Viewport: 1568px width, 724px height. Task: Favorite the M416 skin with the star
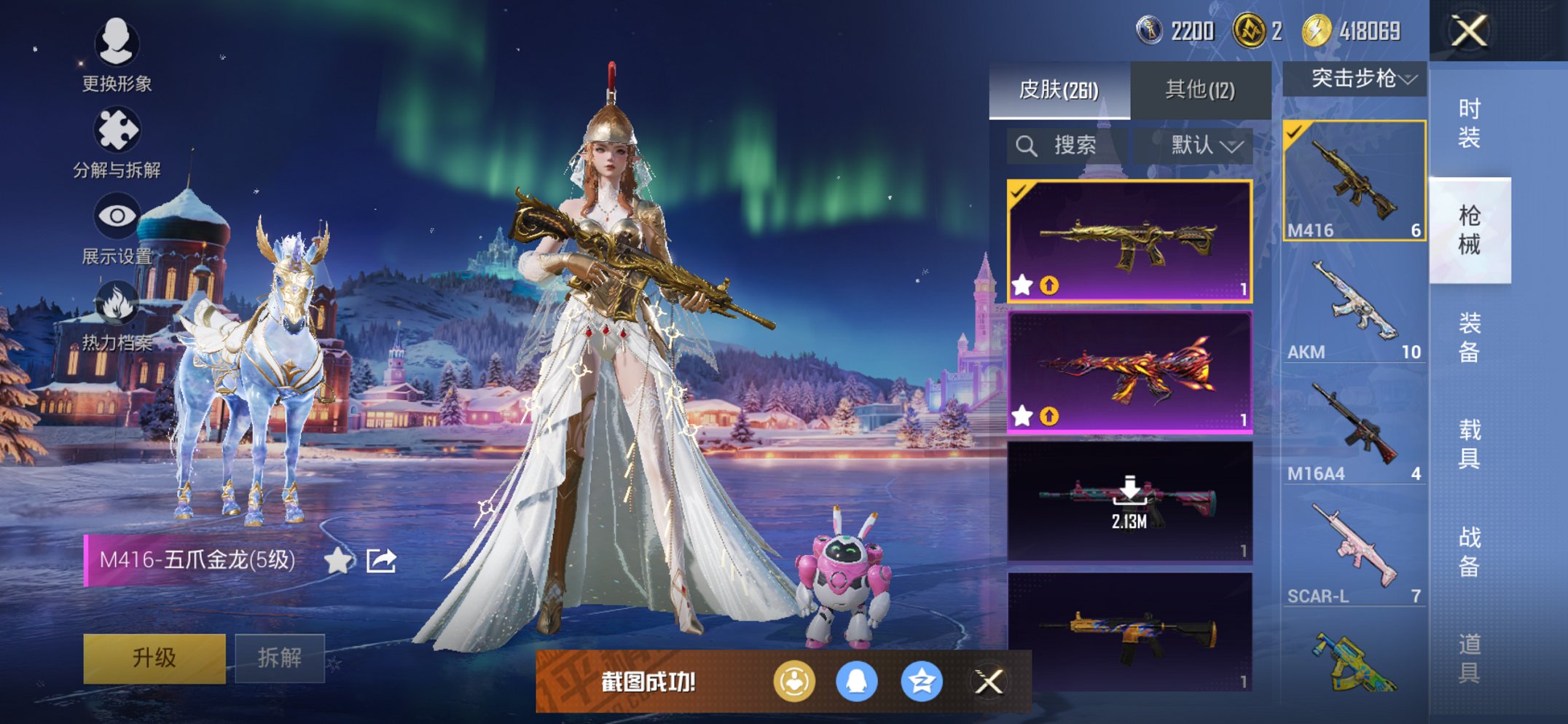(338, 560)
